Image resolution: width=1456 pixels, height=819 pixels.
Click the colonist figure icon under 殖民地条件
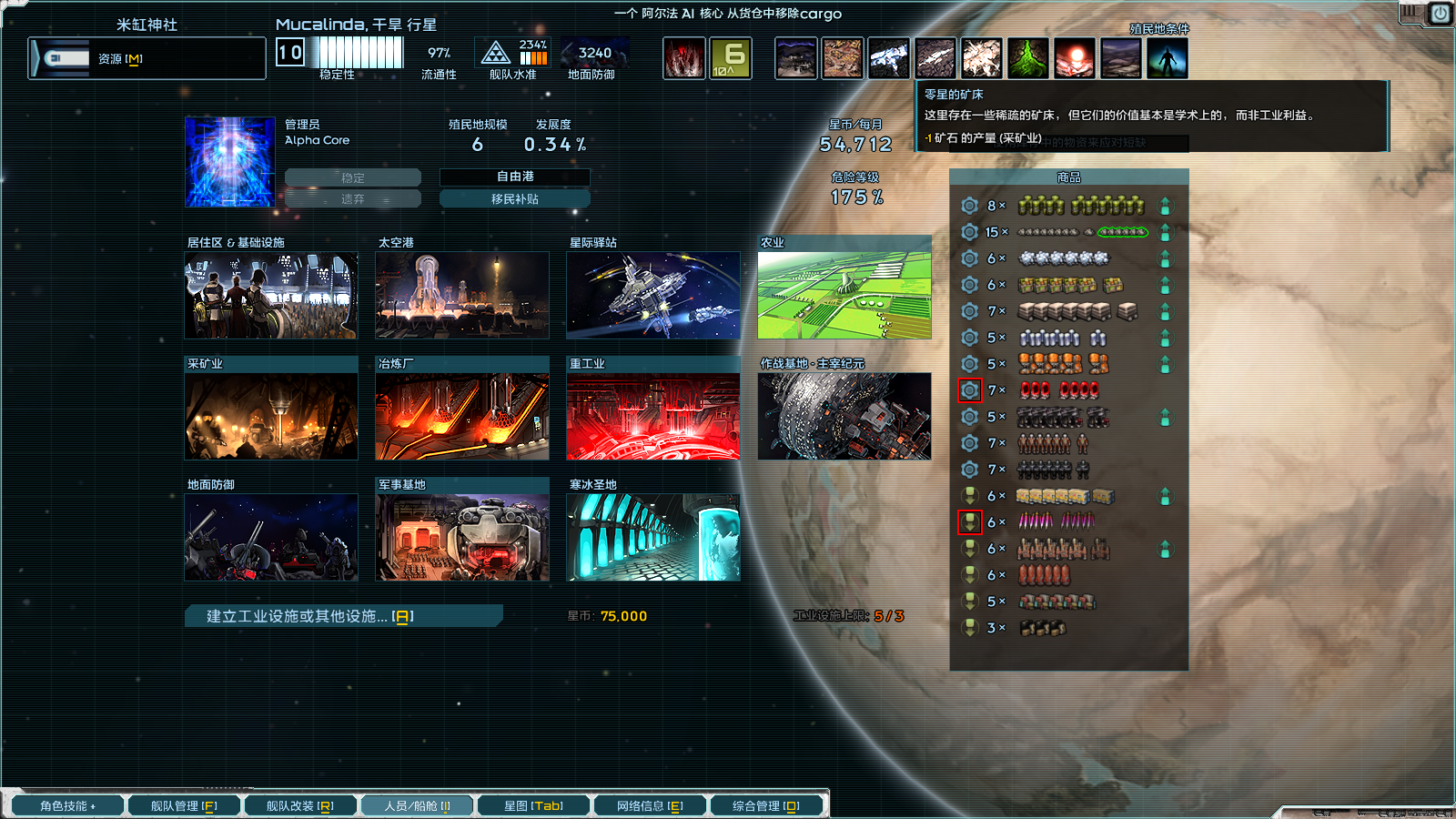[1166, 56]
